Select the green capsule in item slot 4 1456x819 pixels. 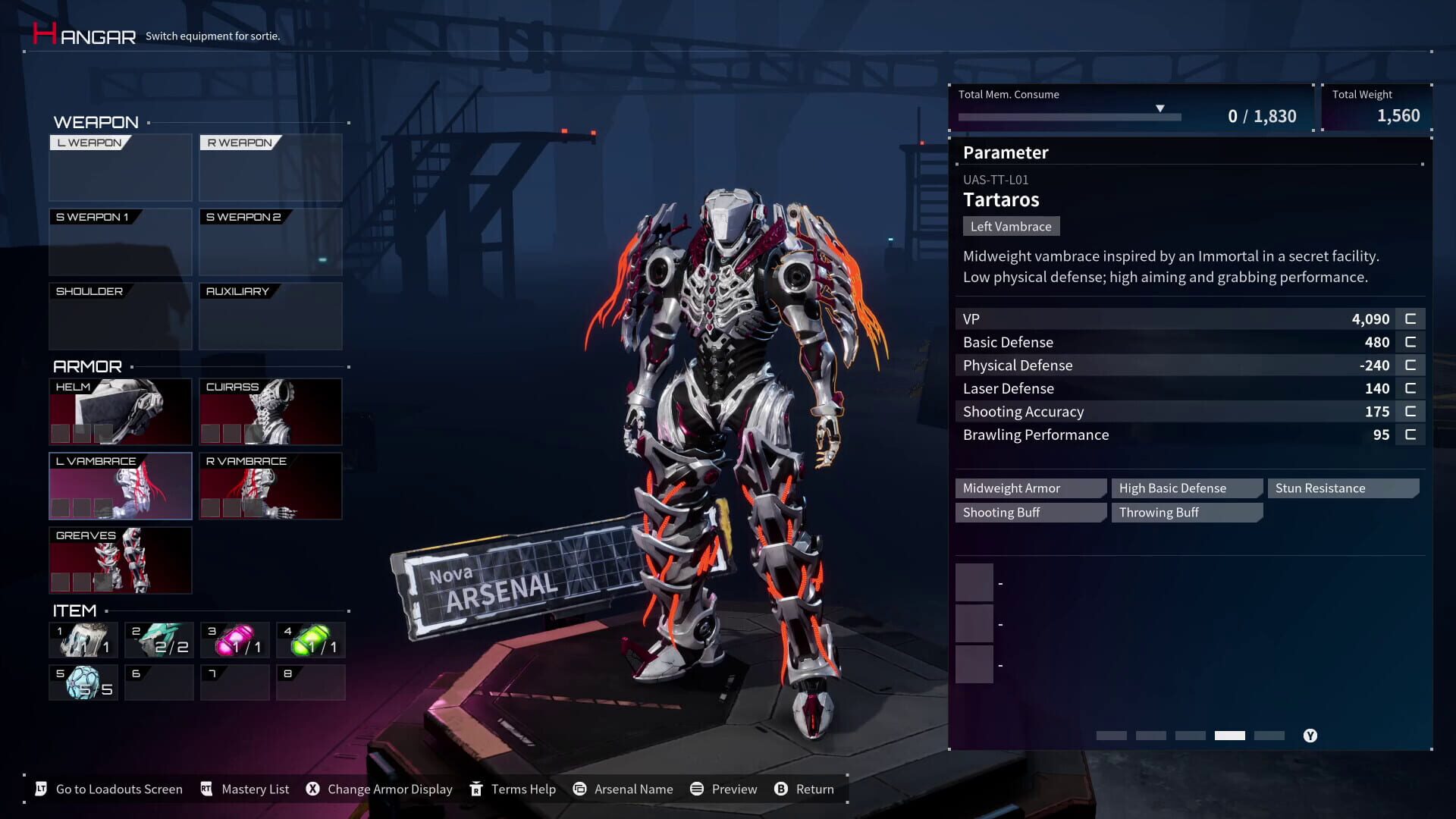pos(310,639)
